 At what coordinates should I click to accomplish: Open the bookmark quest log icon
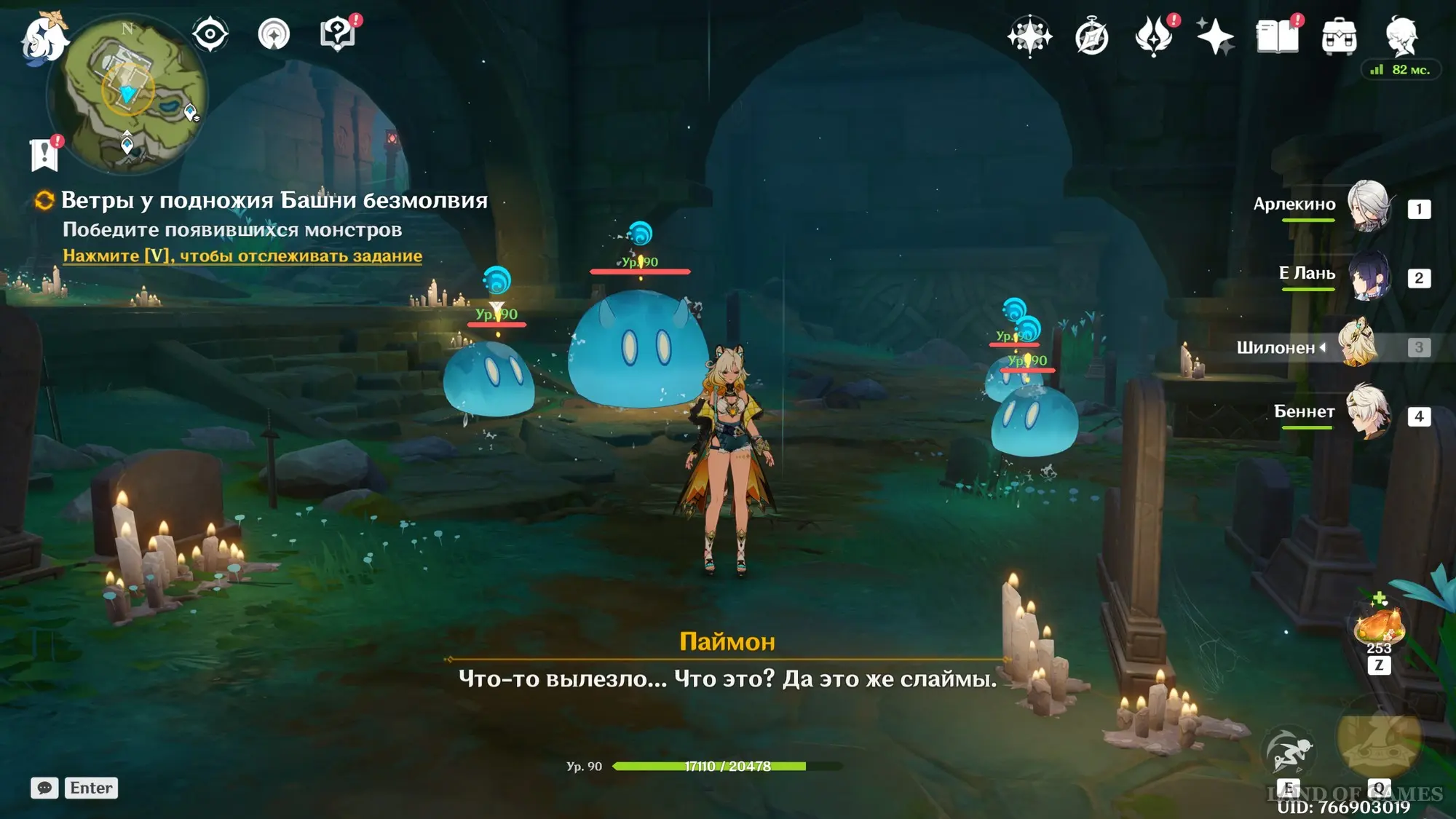coord(44,154)
